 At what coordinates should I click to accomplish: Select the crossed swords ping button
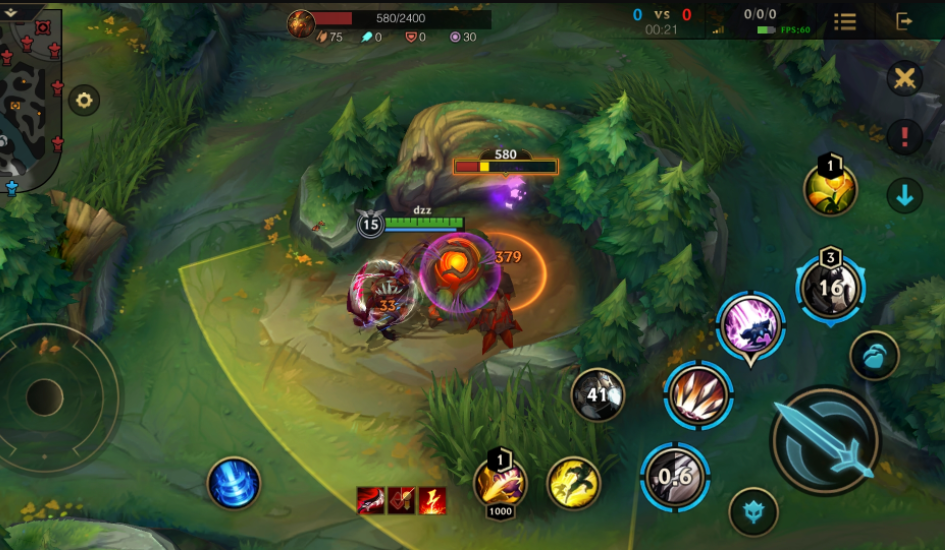coord(904,78)
